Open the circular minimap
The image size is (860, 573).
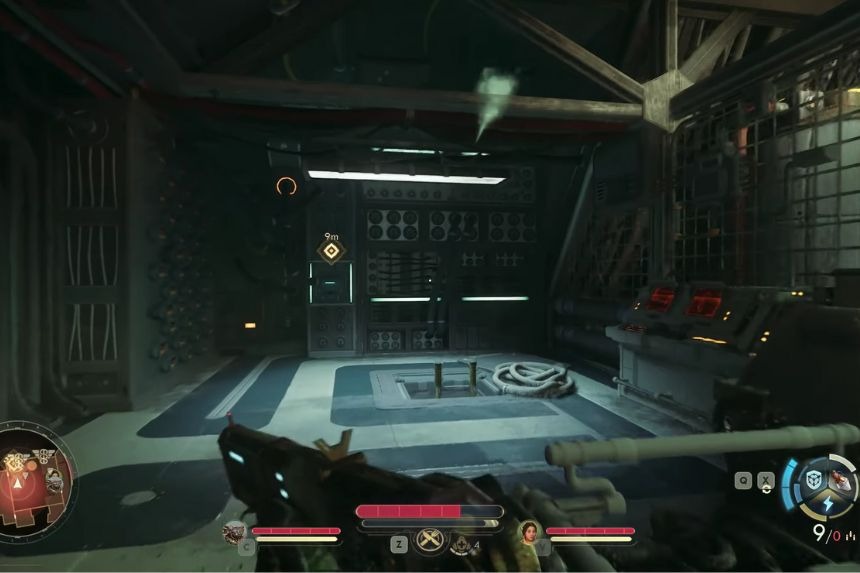36,479
